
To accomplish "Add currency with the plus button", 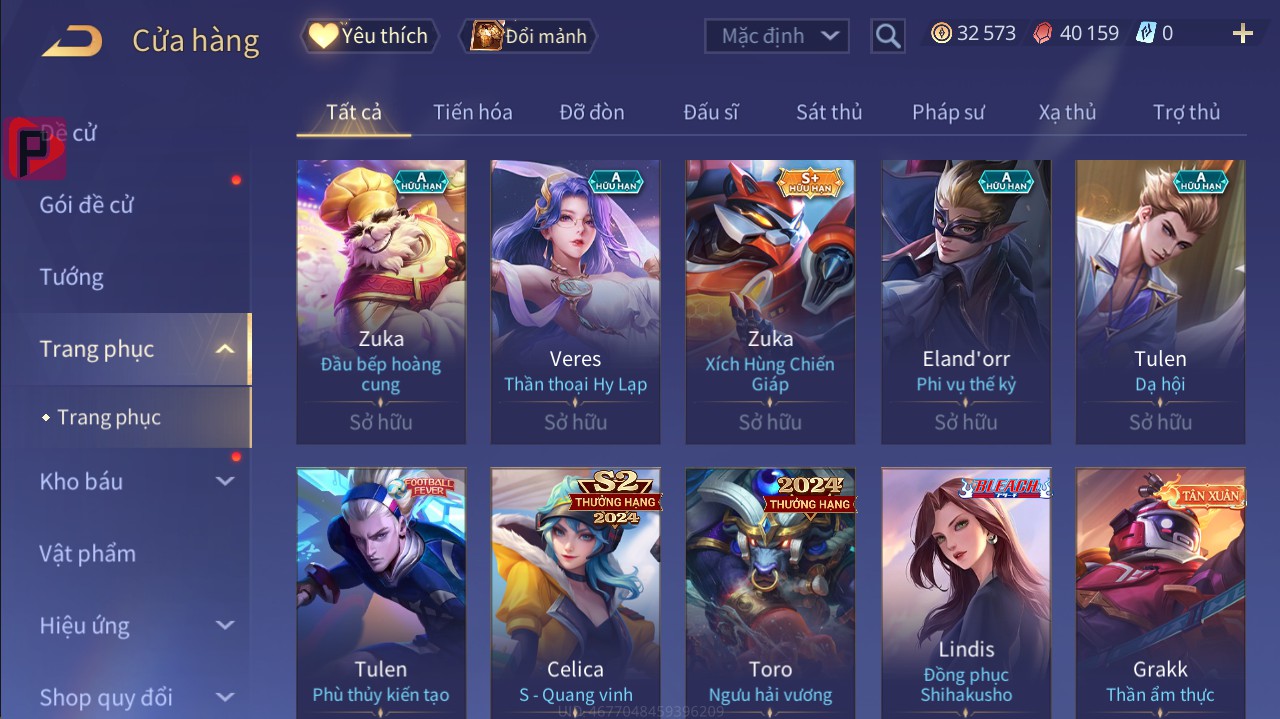I will [1243, 34].
